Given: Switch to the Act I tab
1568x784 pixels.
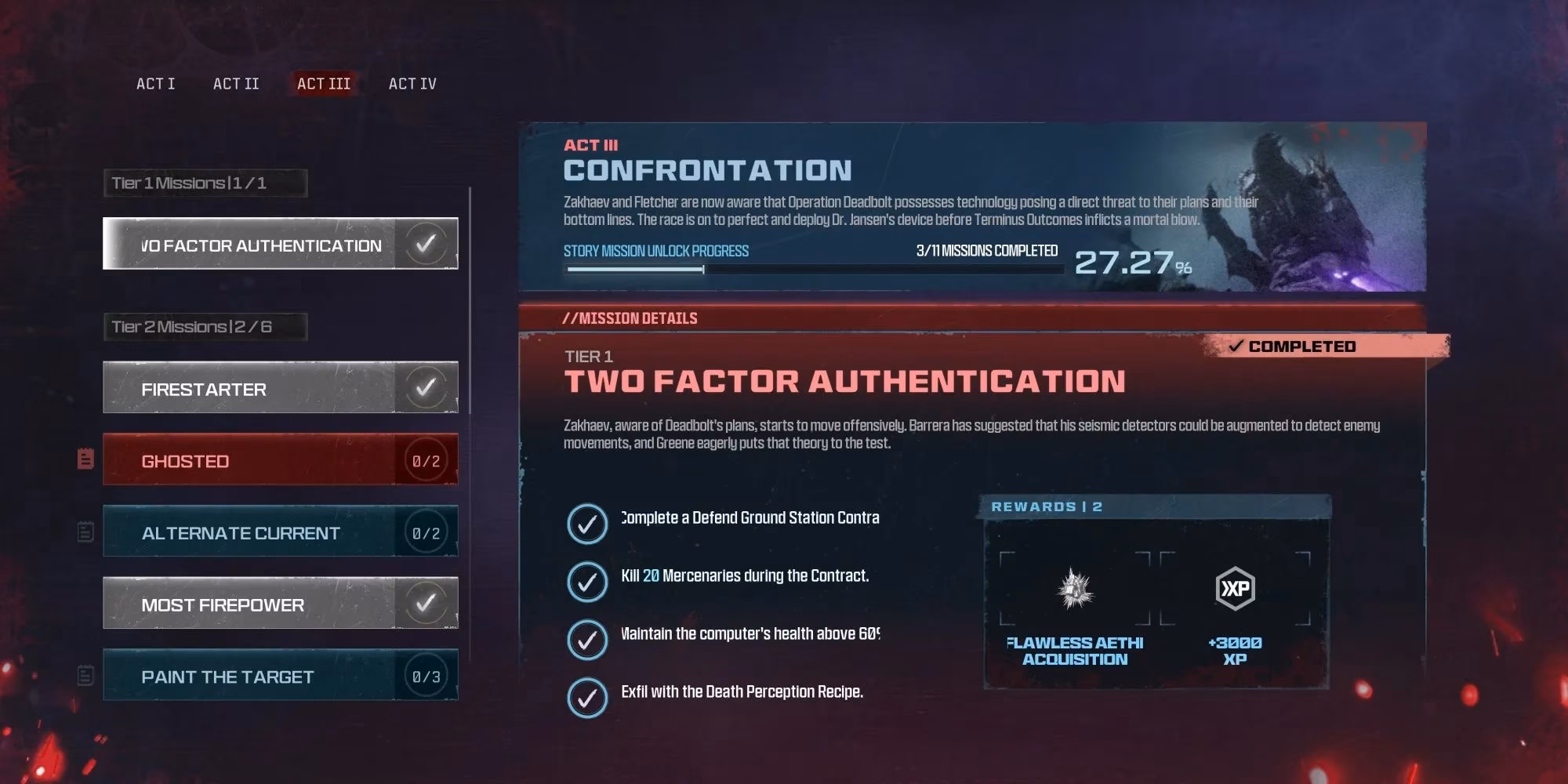Looking at the screenshot, I should click(156, 83).
